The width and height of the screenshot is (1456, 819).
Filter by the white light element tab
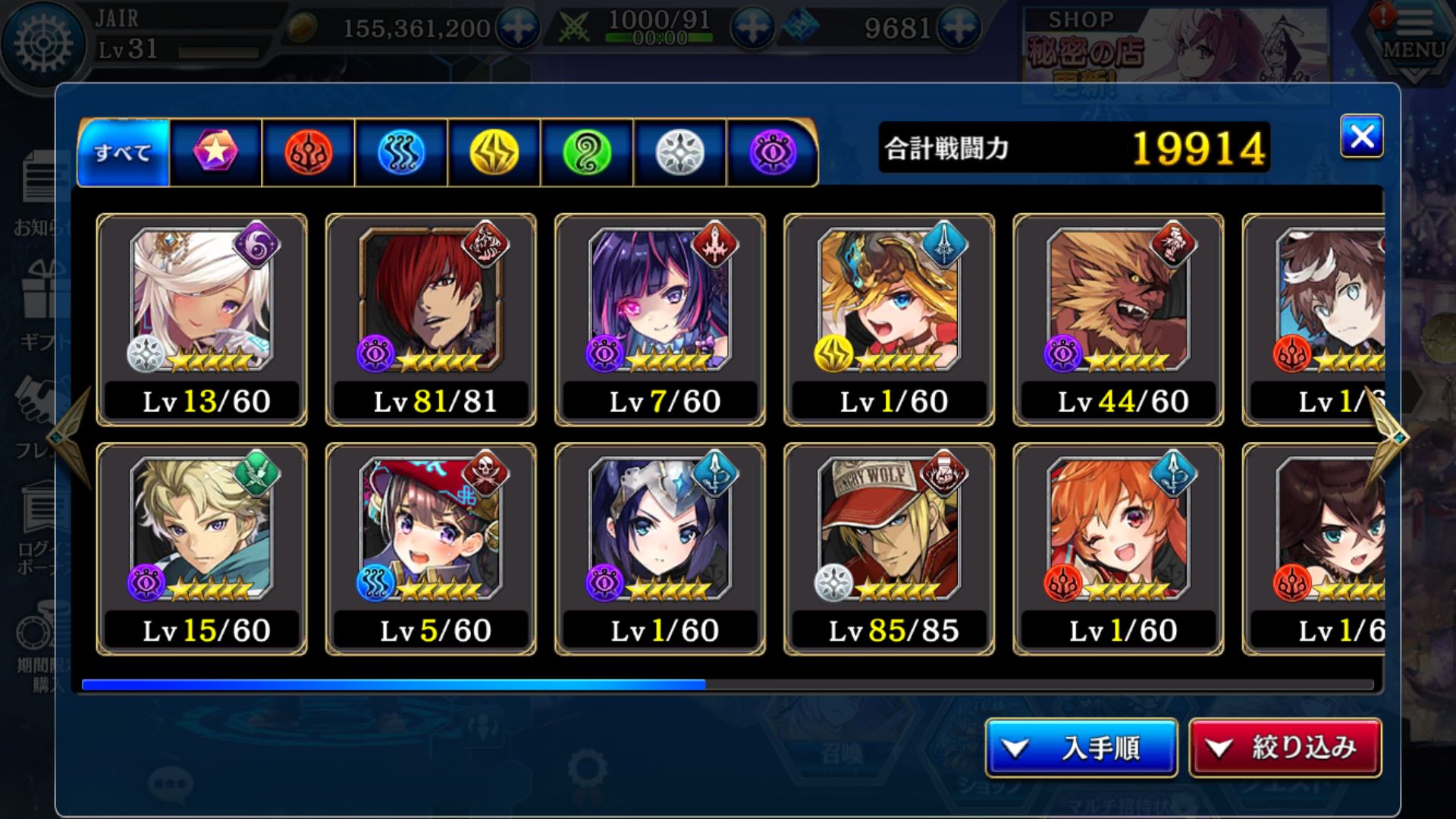coord(679,152)
